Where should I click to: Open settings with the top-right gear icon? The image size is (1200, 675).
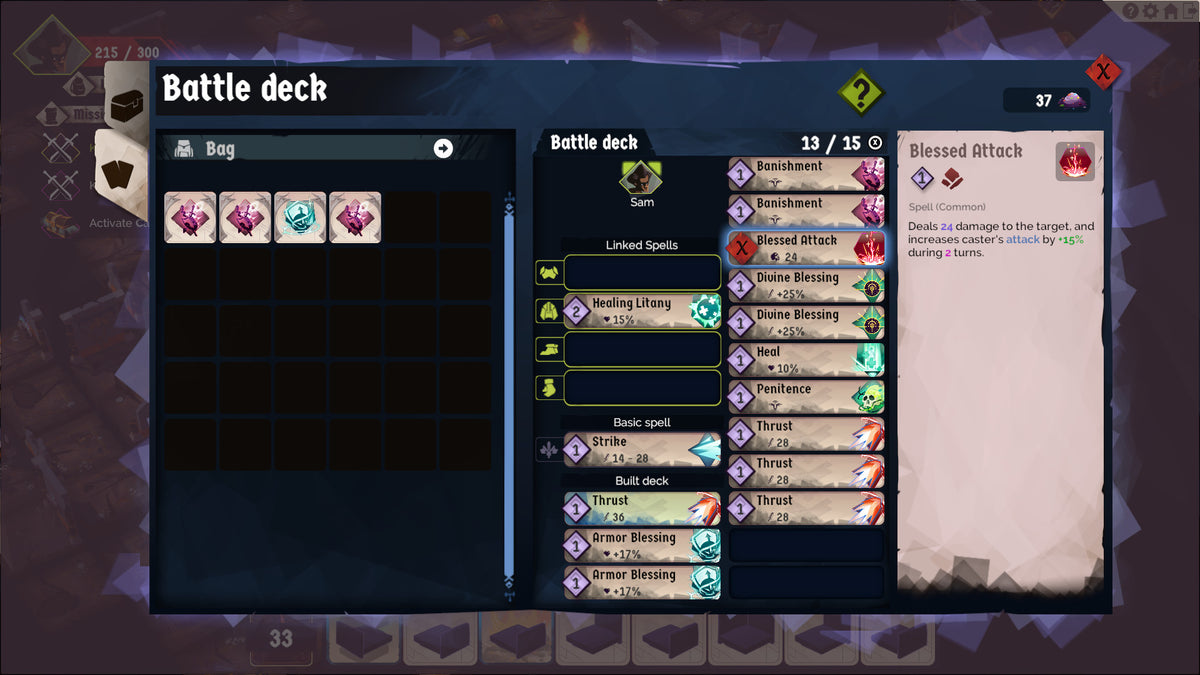click(1151, 11)
